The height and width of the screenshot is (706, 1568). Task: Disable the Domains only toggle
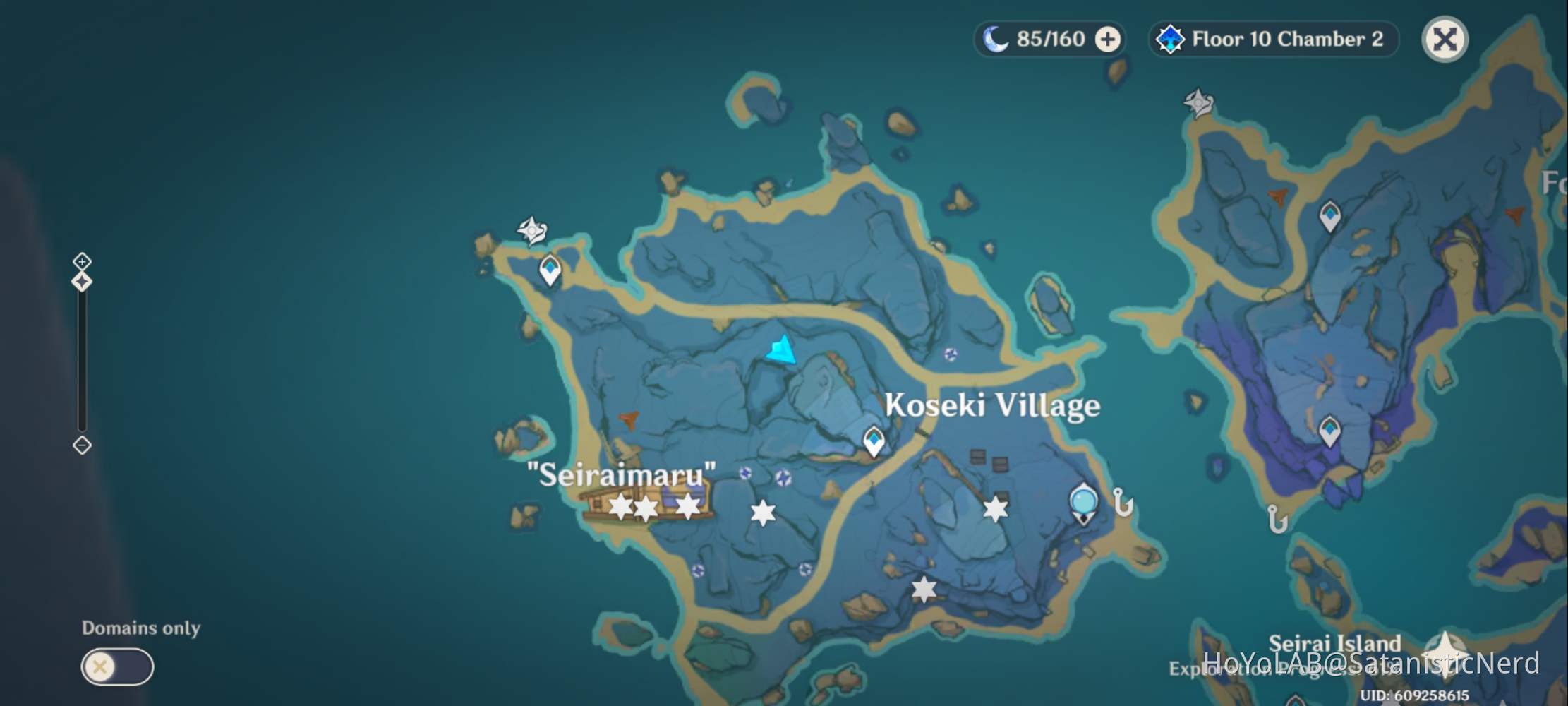click(x=117, y=666)
